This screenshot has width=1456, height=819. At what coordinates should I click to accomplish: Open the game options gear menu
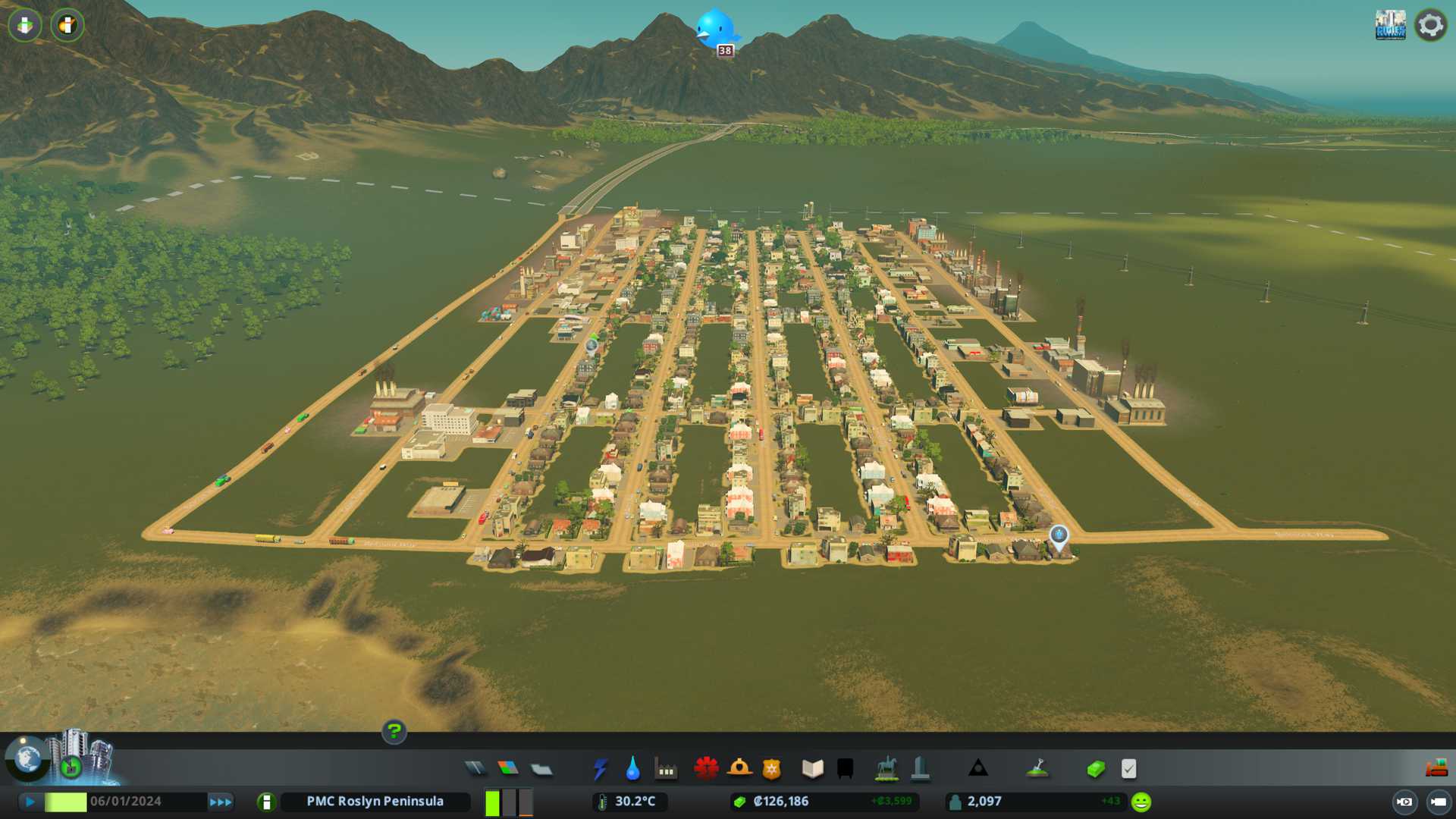(1430, 25)
